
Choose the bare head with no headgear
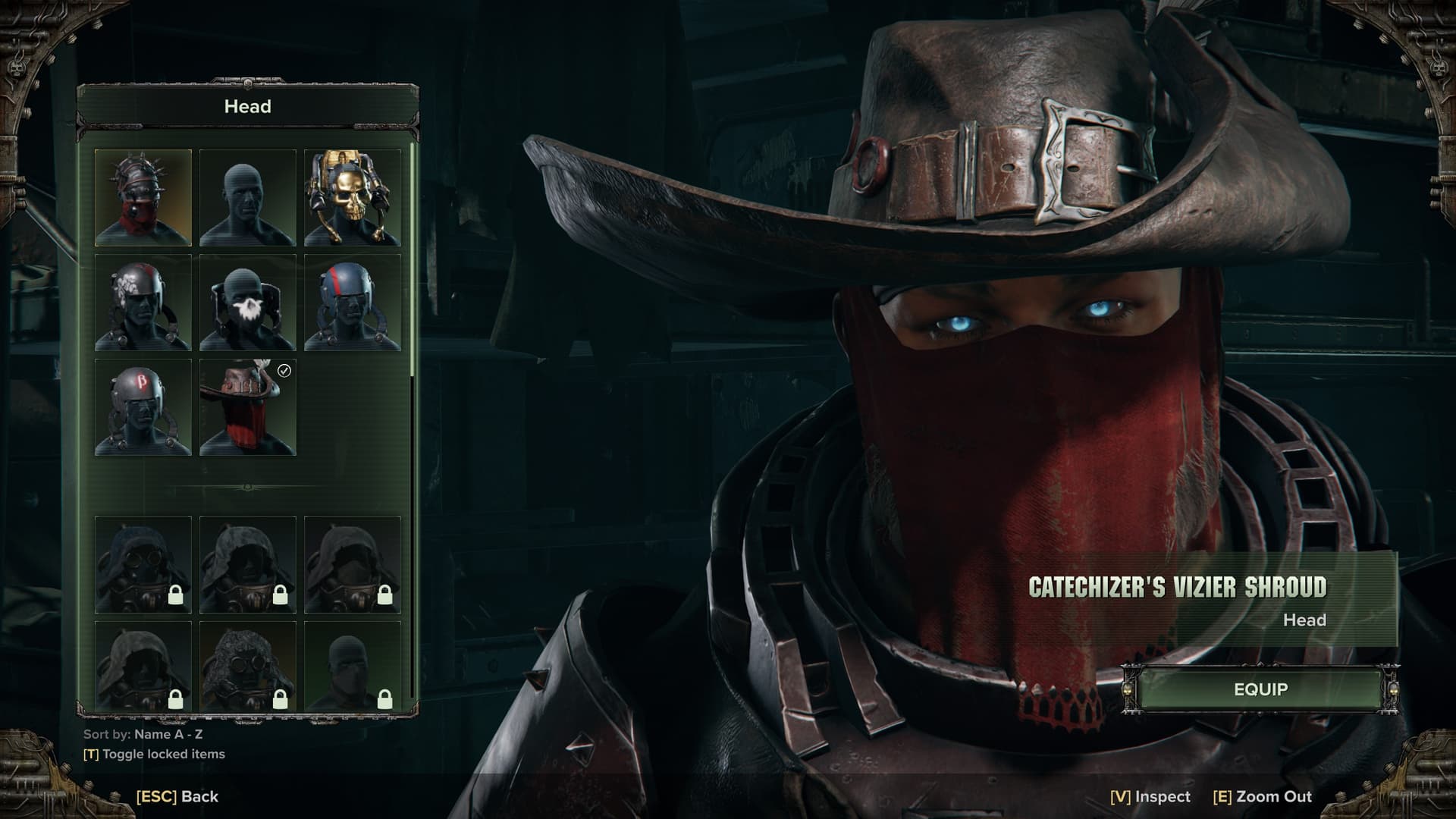(248, 198)
